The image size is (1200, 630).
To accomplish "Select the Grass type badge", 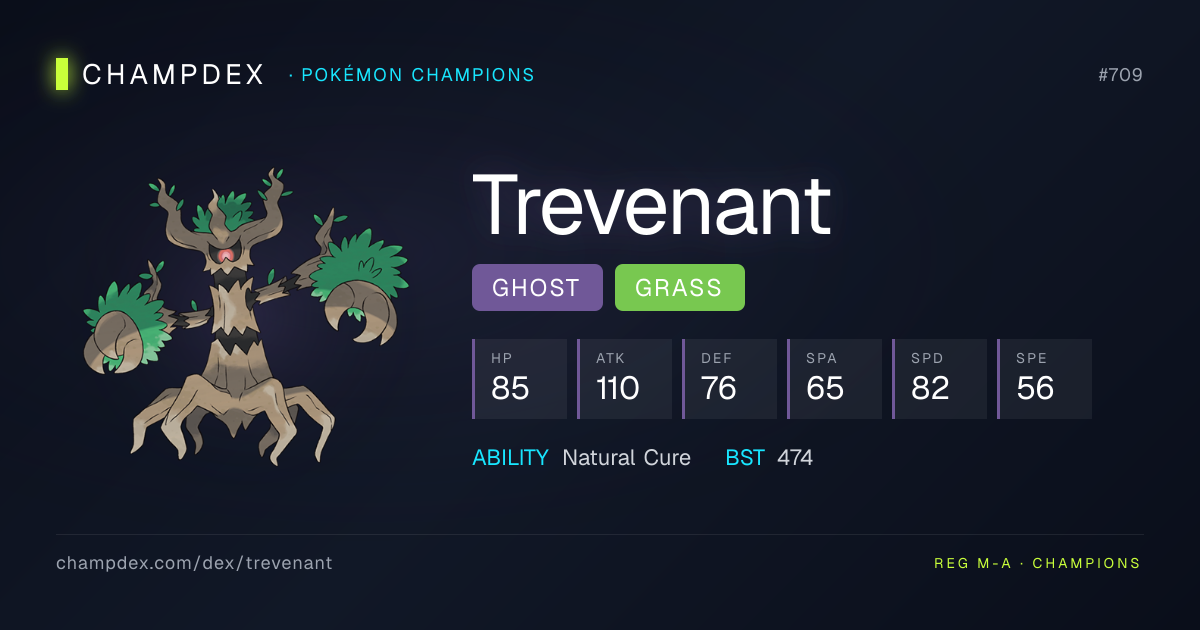I will pyautogui.click(x=679, y=288).
